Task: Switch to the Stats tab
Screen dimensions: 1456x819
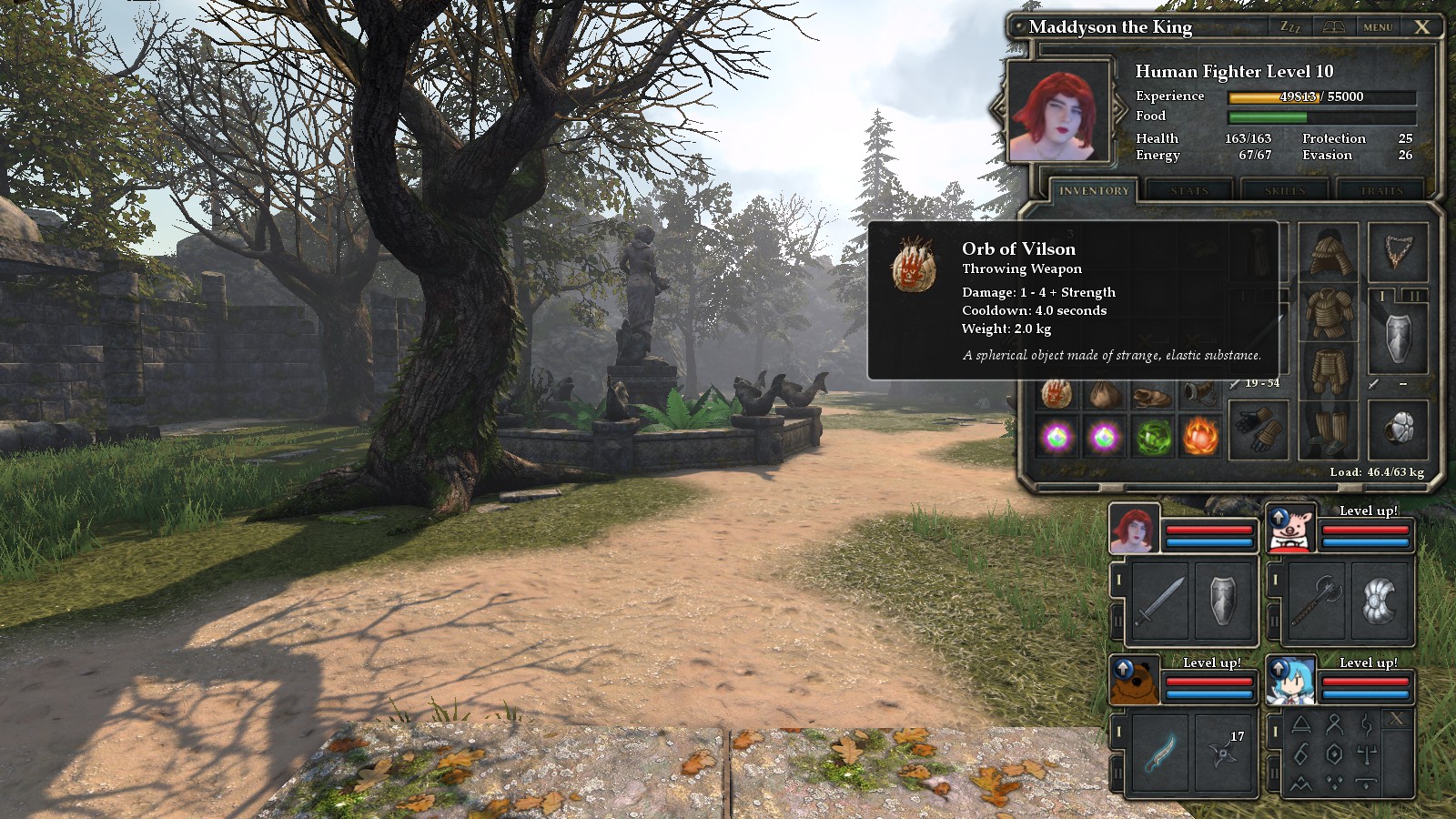Action: (1189, 191)
